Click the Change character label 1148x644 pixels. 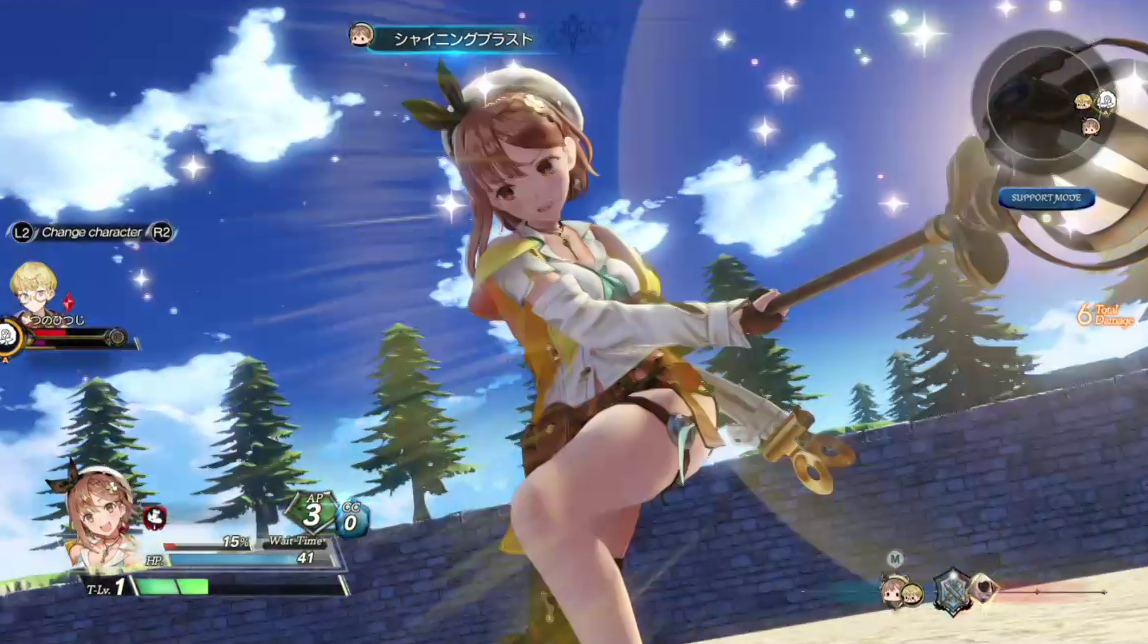click(x=92, y=233)
